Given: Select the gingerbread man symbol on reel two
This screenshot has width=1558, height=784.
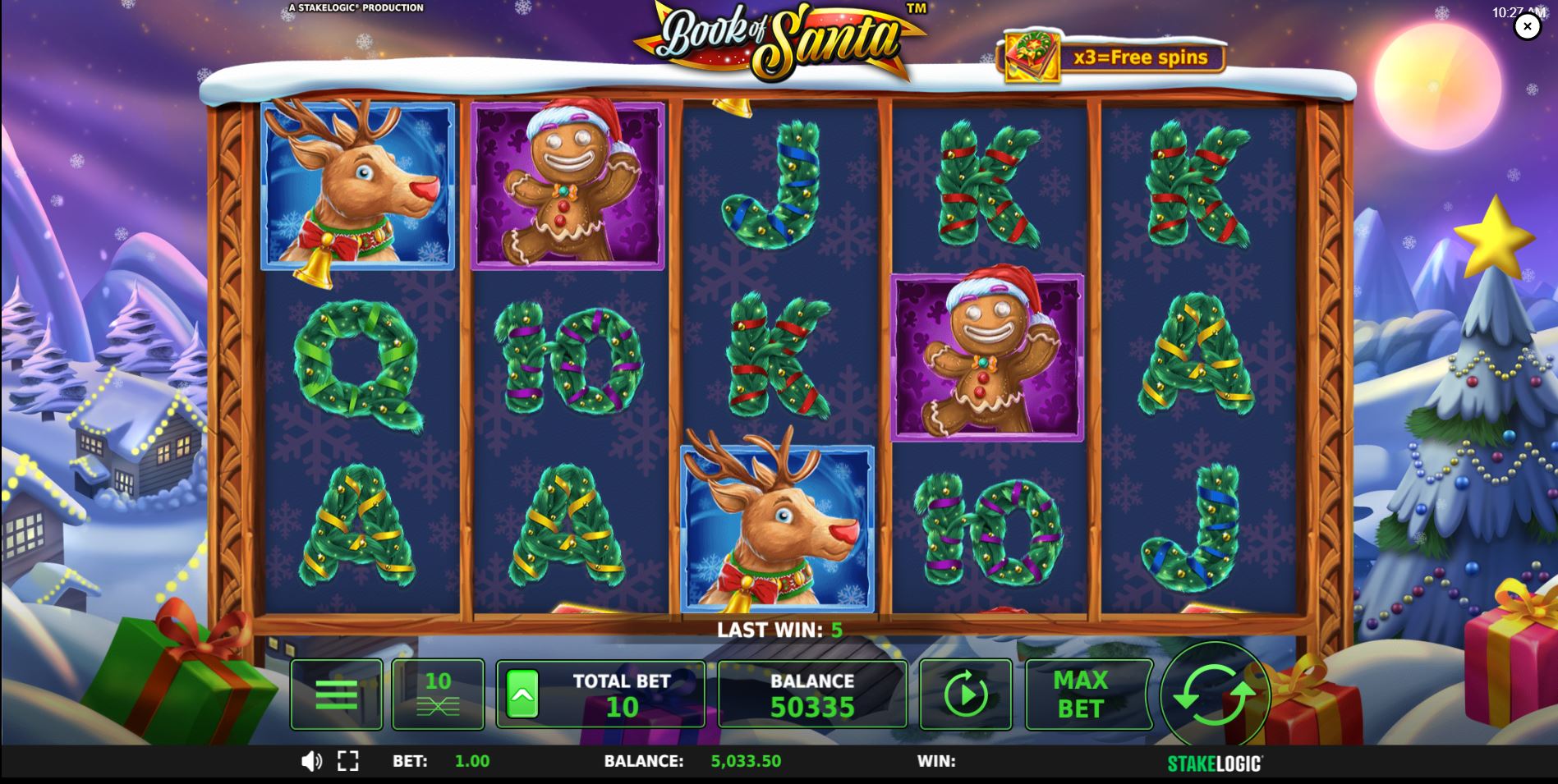Looking at the screenshot, I should click(x=563, y=187).
